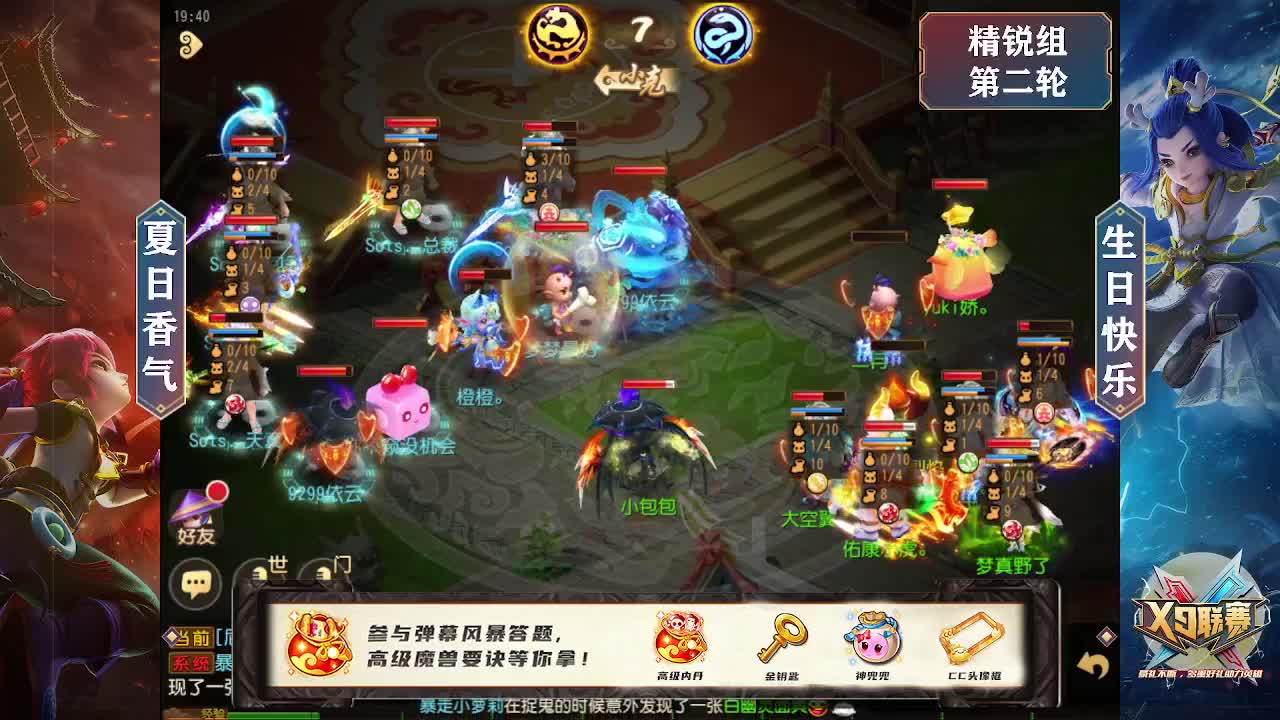Image resolution: width=1280 pixels, height=720 pixels.
Task: Open the 好友 (Friends) panel icon
Action: click(x=196, y=516)
